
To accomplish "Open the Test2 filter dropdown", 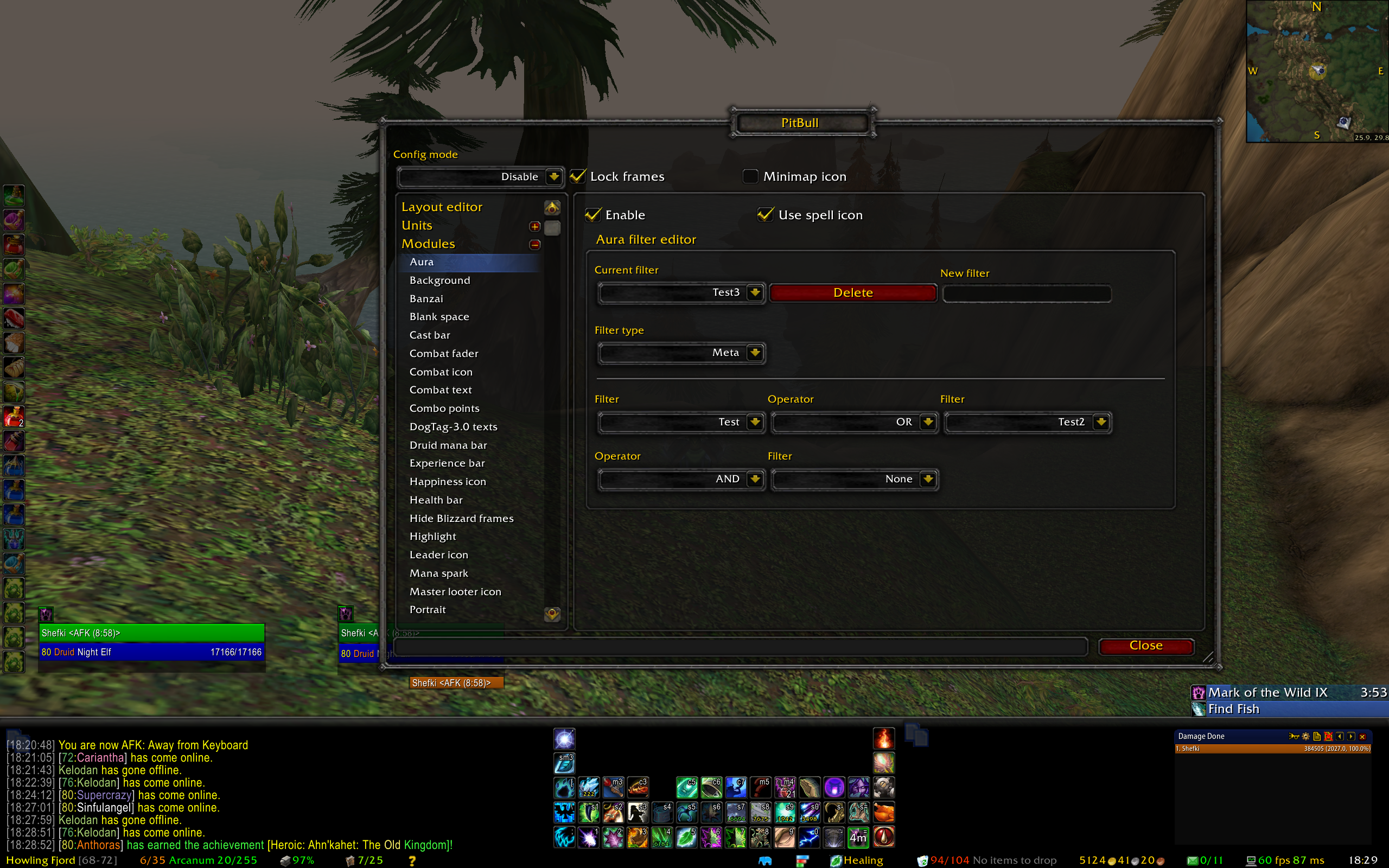I will point(1100,422).
